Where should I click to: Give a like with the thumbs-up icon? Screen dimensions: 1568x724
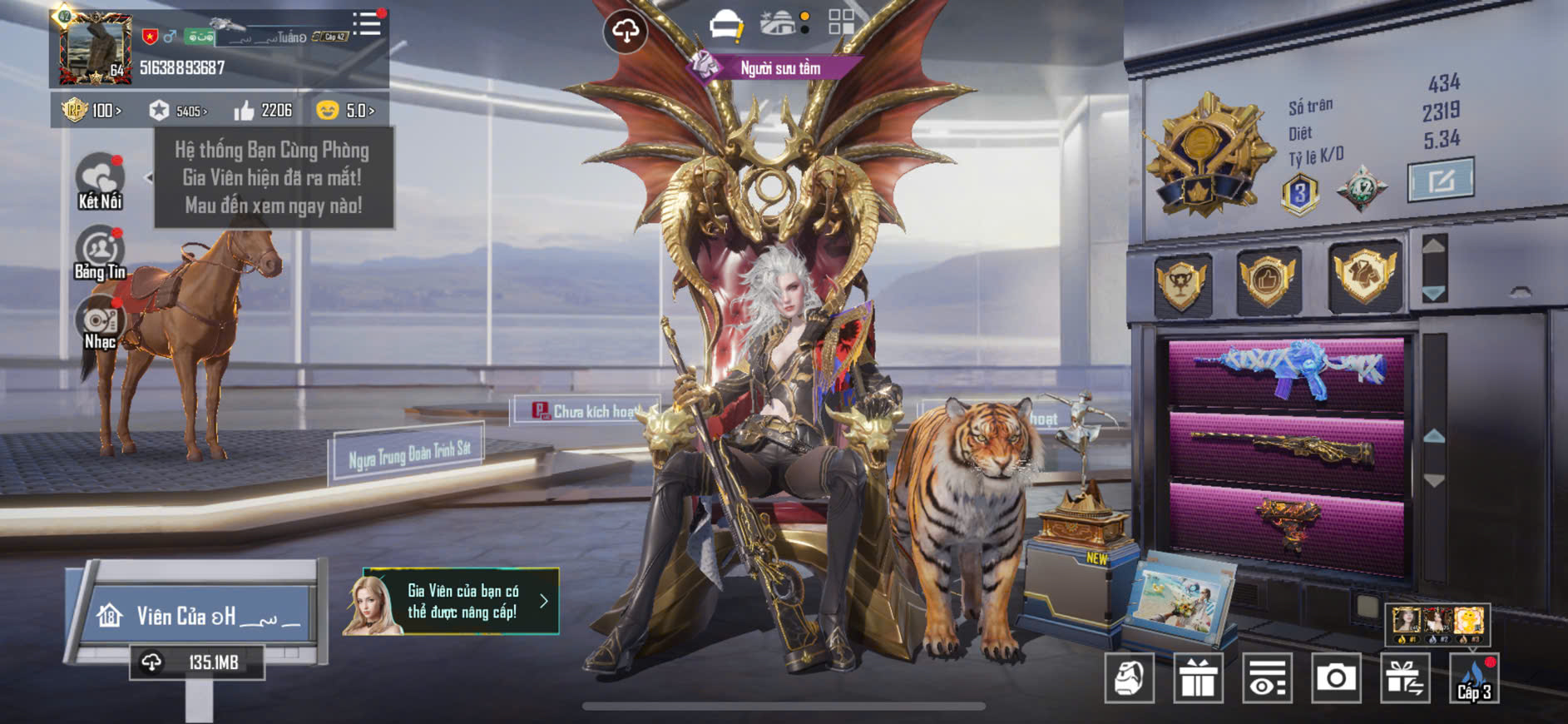click(x=245, y=111)
